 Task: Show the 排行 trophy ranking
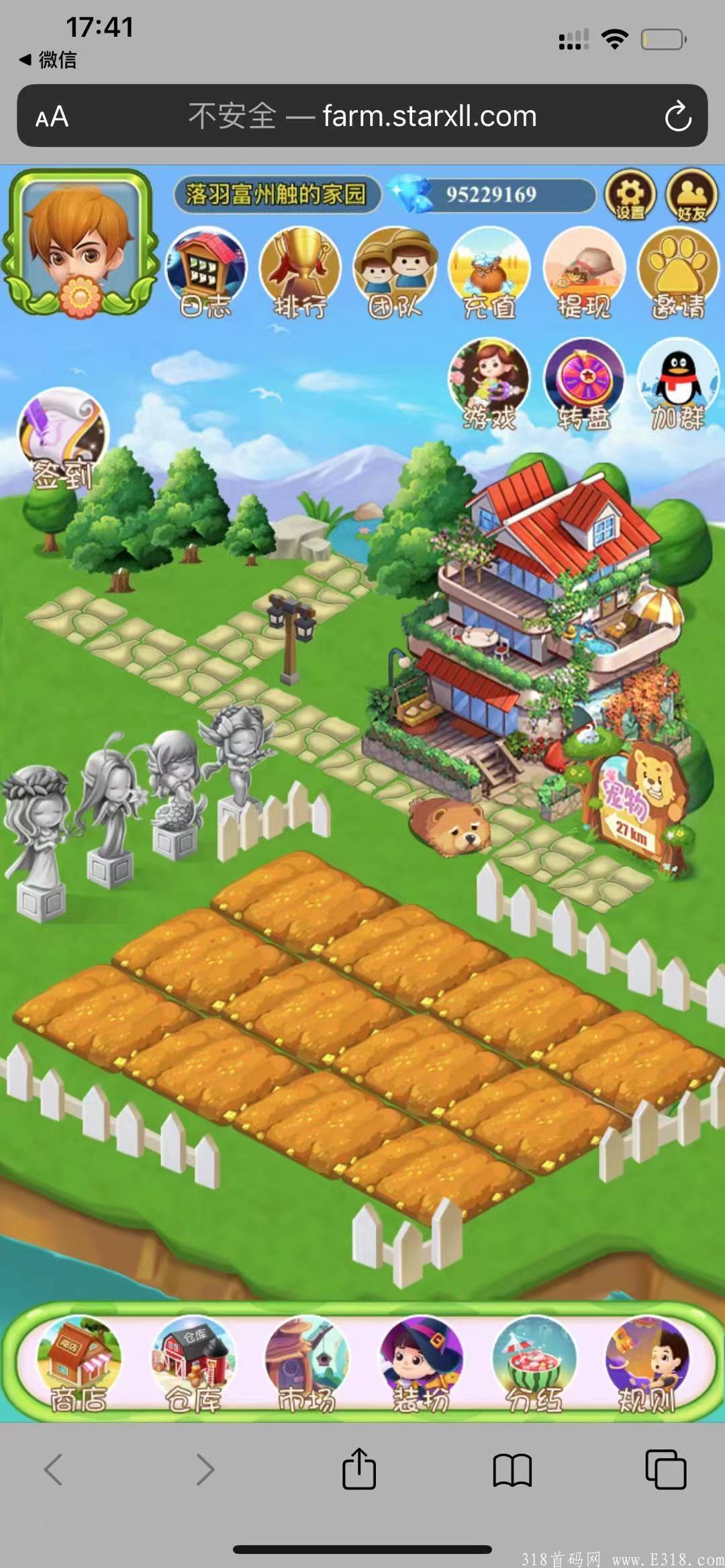pos(300,272)
